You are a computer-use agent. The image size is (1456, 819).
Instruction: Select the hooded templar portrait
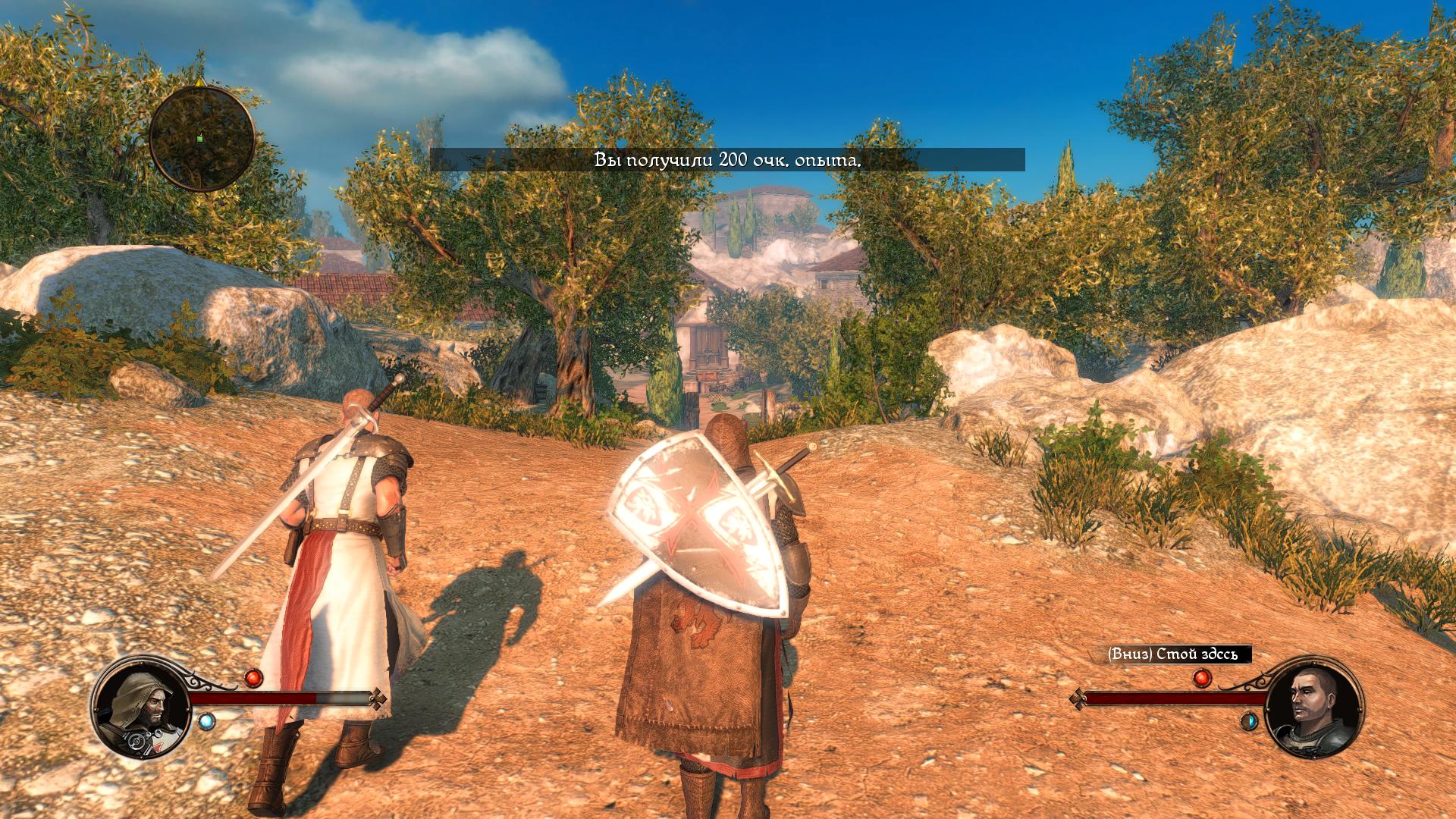[x=142, y=707]
